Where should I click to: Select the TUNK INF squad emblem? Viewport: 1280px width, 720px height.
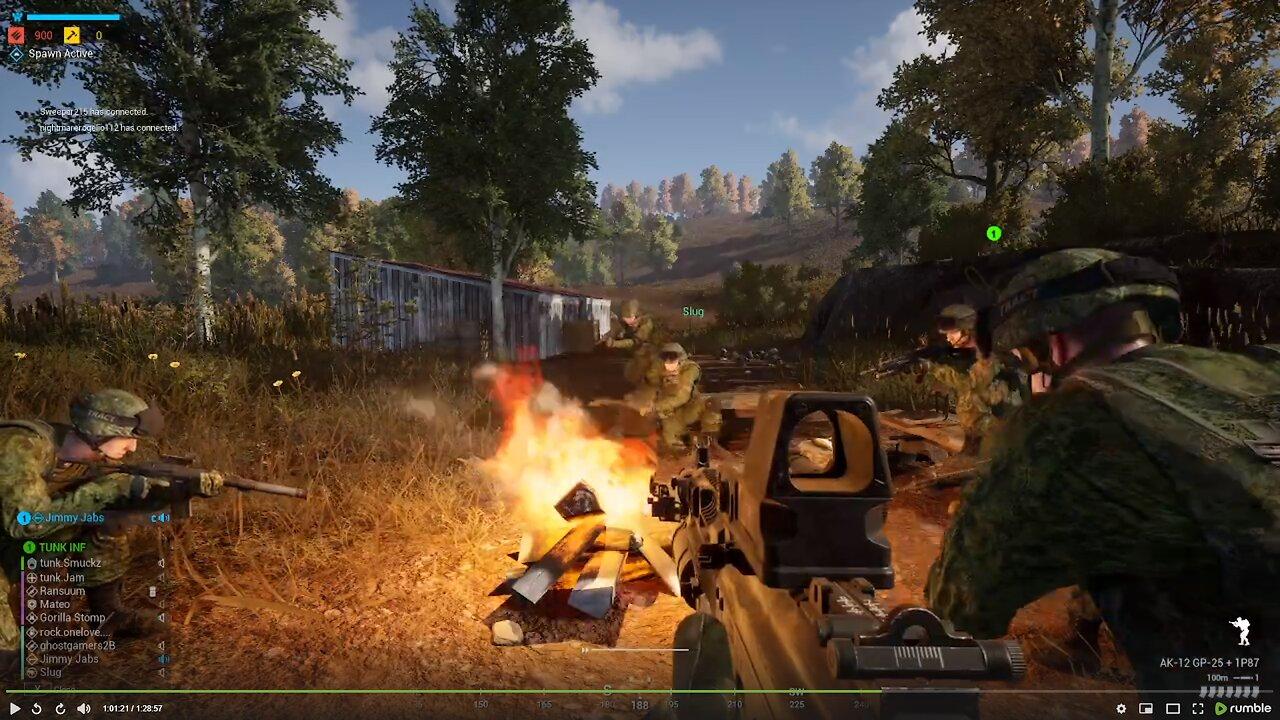click(28, 547)
